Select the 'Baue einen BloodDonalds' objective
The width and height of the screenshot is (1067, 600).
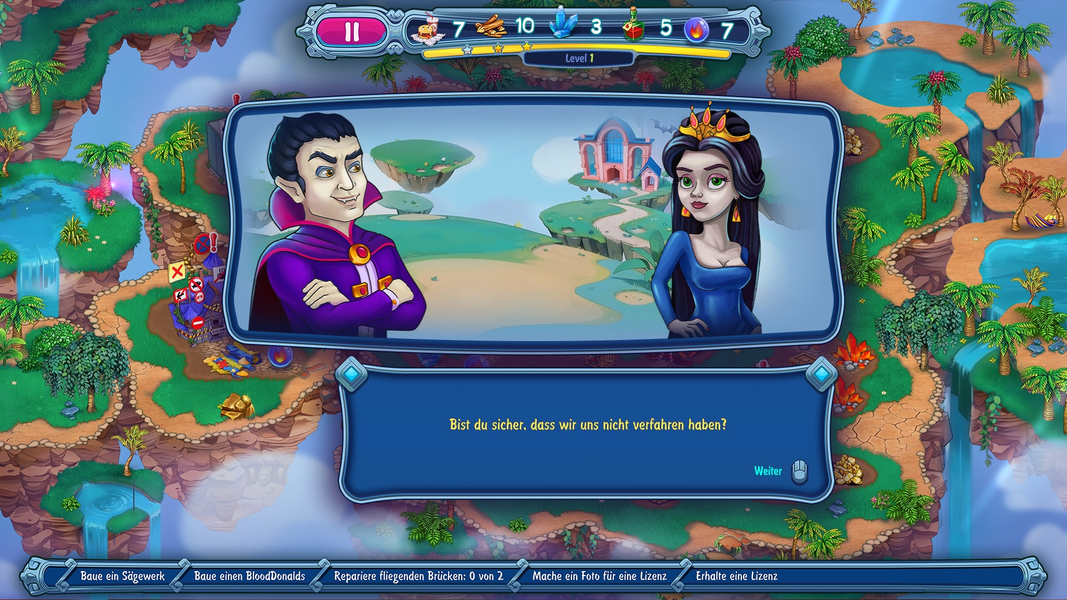click(250, 576)
